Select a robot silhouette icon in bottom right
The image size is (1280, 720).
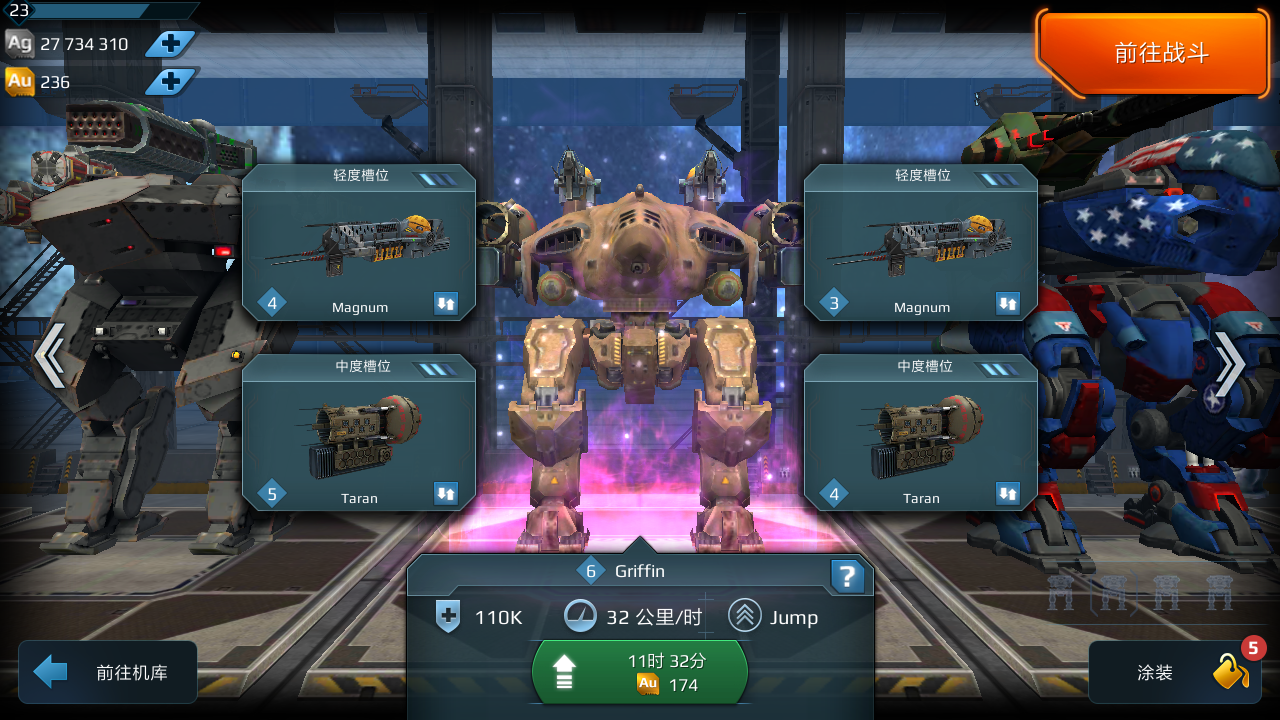point(1113,592)
